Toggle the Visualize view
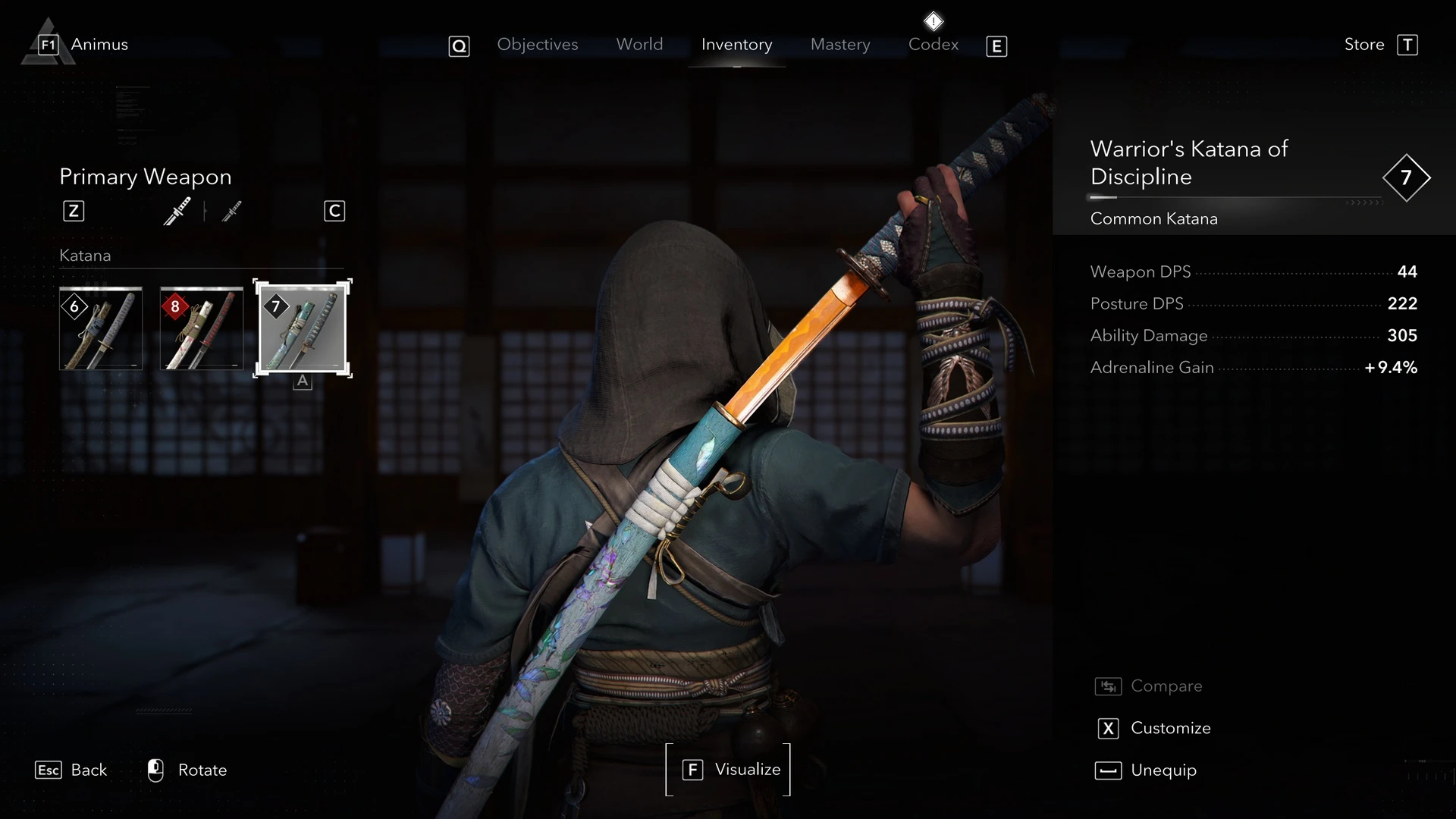Viewport: 1456px width, 819px height. 728,769
